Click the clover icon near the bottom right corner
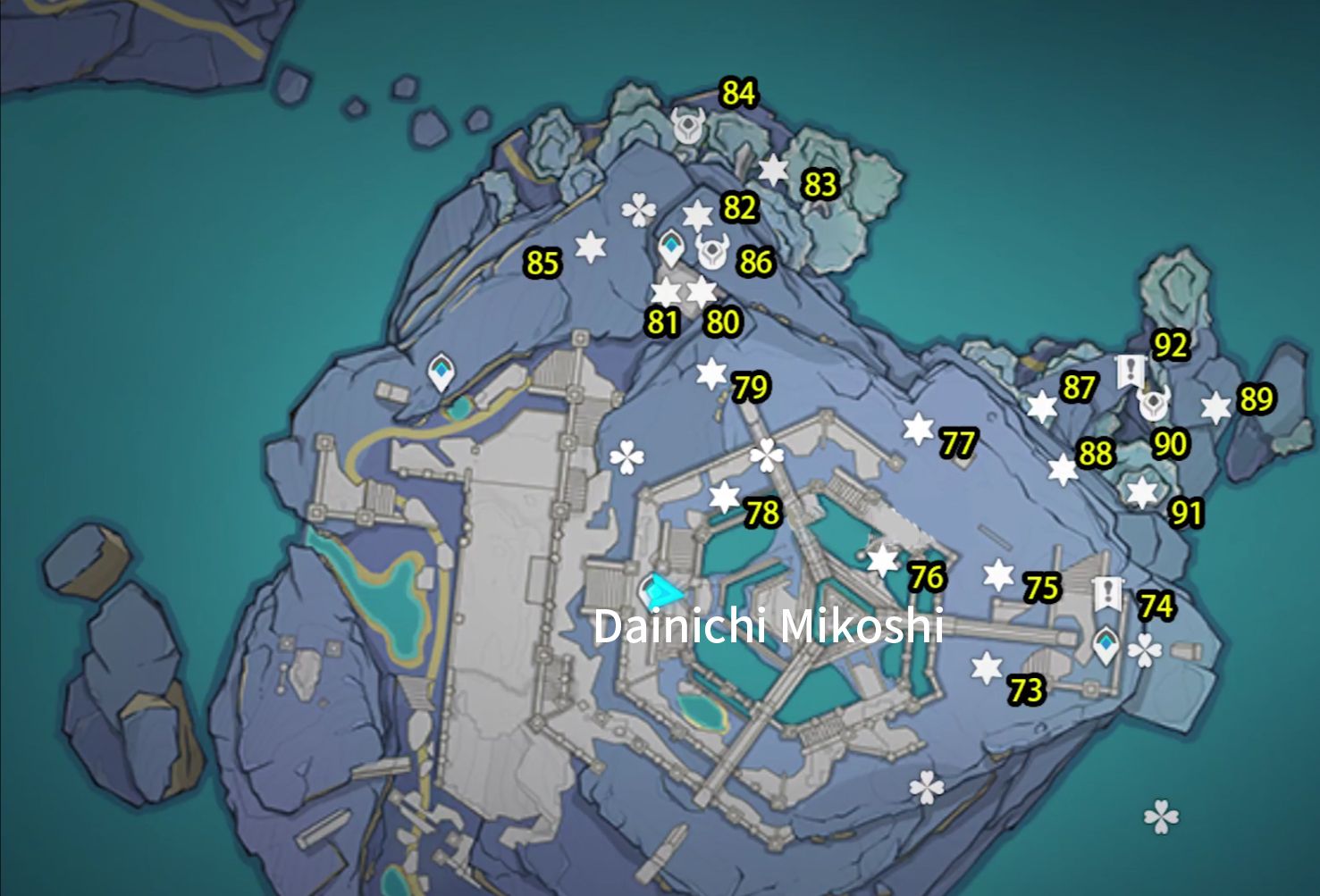Image resolution: width=1320 pixels, height=896 pixels. pyautogui.click(x=1162, y=816)
